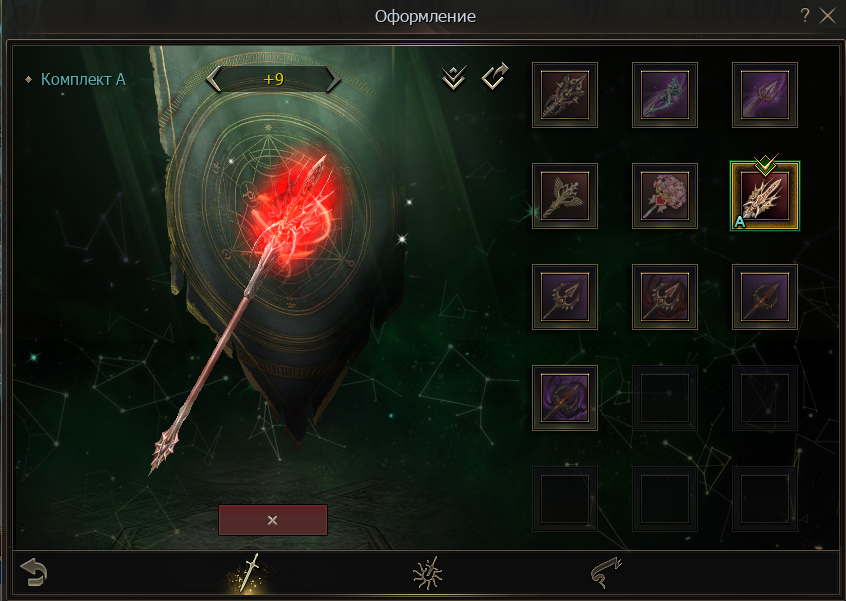Pick the teal feathered spear skin
846x601 pixels.
pyautogui.click(x=665, y=95)
